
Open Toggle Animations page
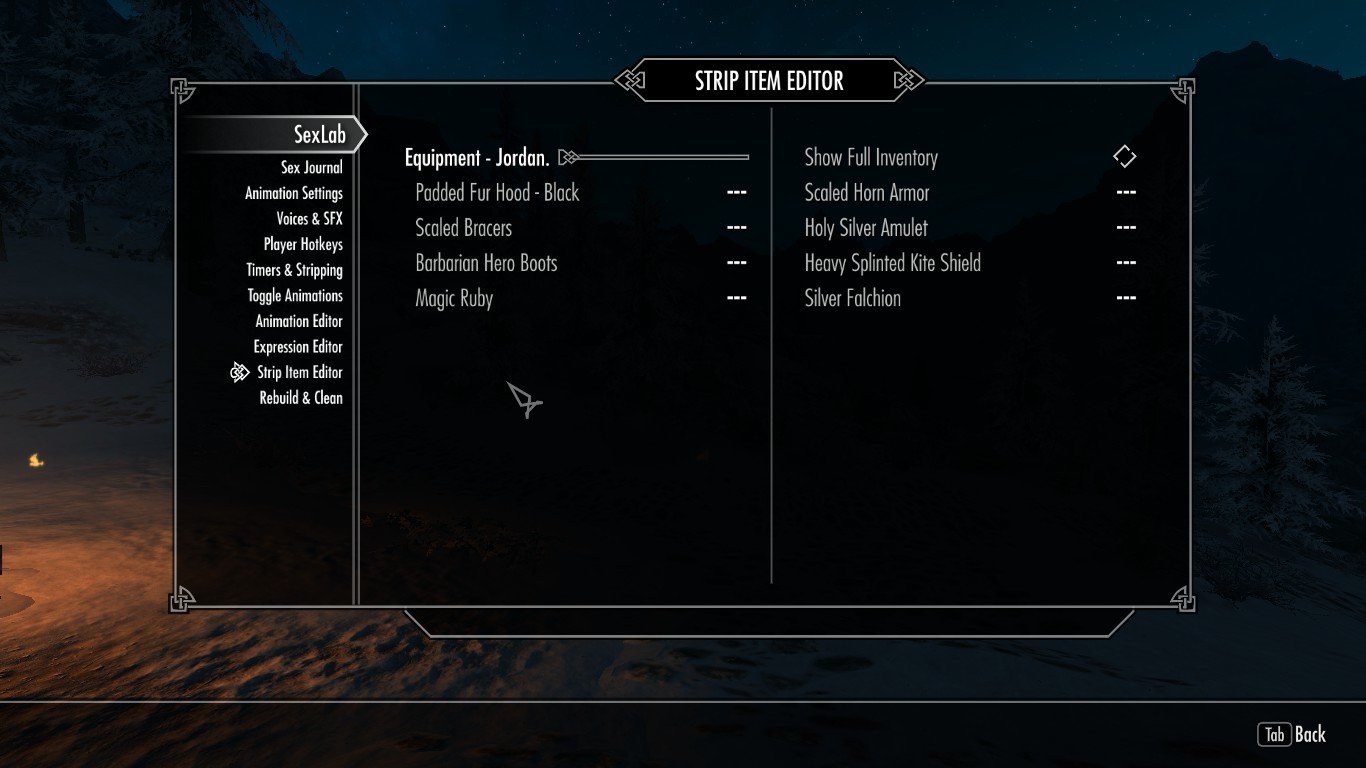point(295,296)
